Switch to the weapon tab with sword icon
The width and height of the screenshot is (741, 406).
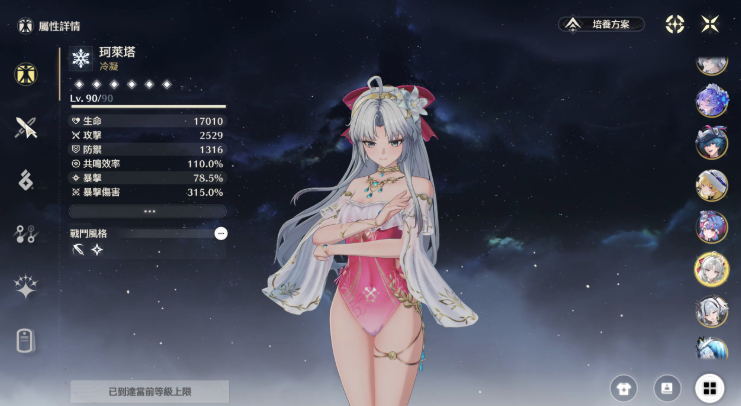coord(26,127)
